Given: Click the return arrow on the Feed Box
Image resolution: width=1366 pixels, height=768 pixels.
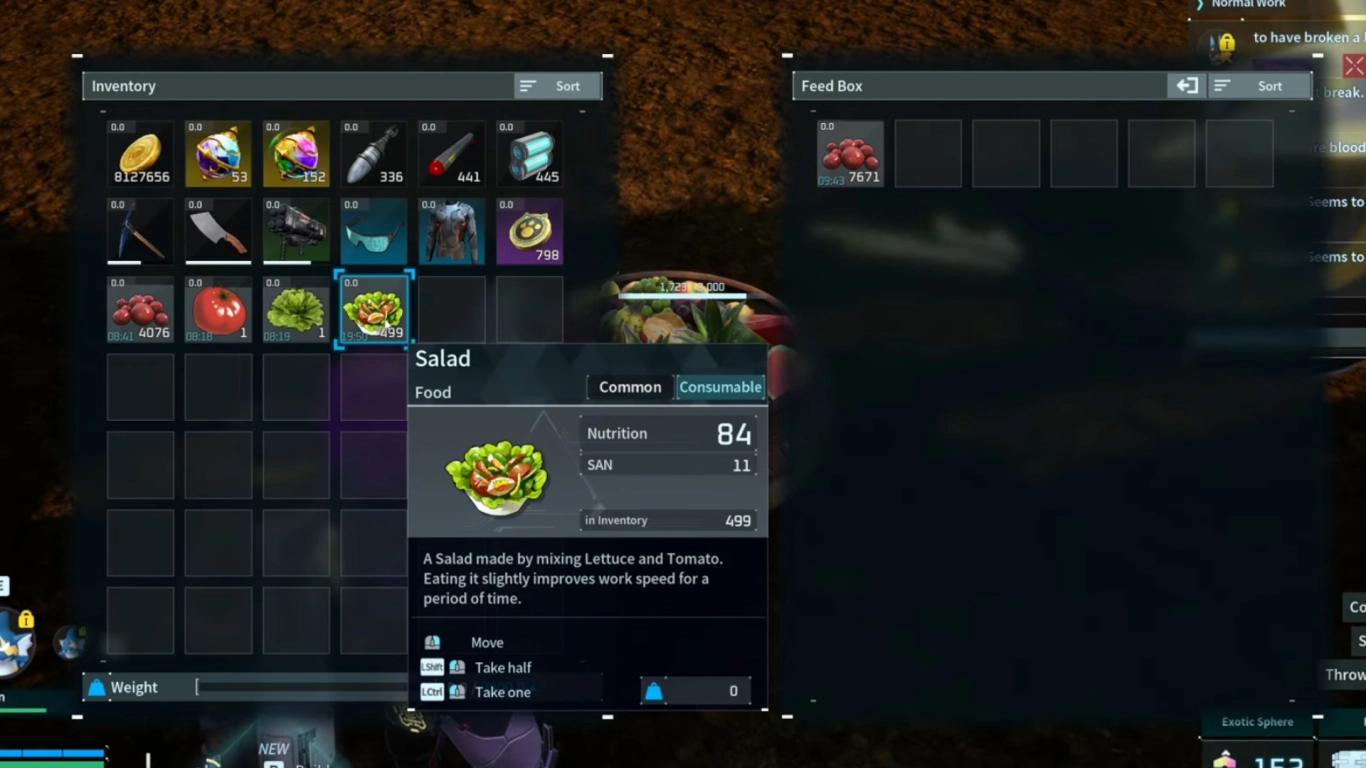Looking at the screenshot, I should pos(1187,86).
